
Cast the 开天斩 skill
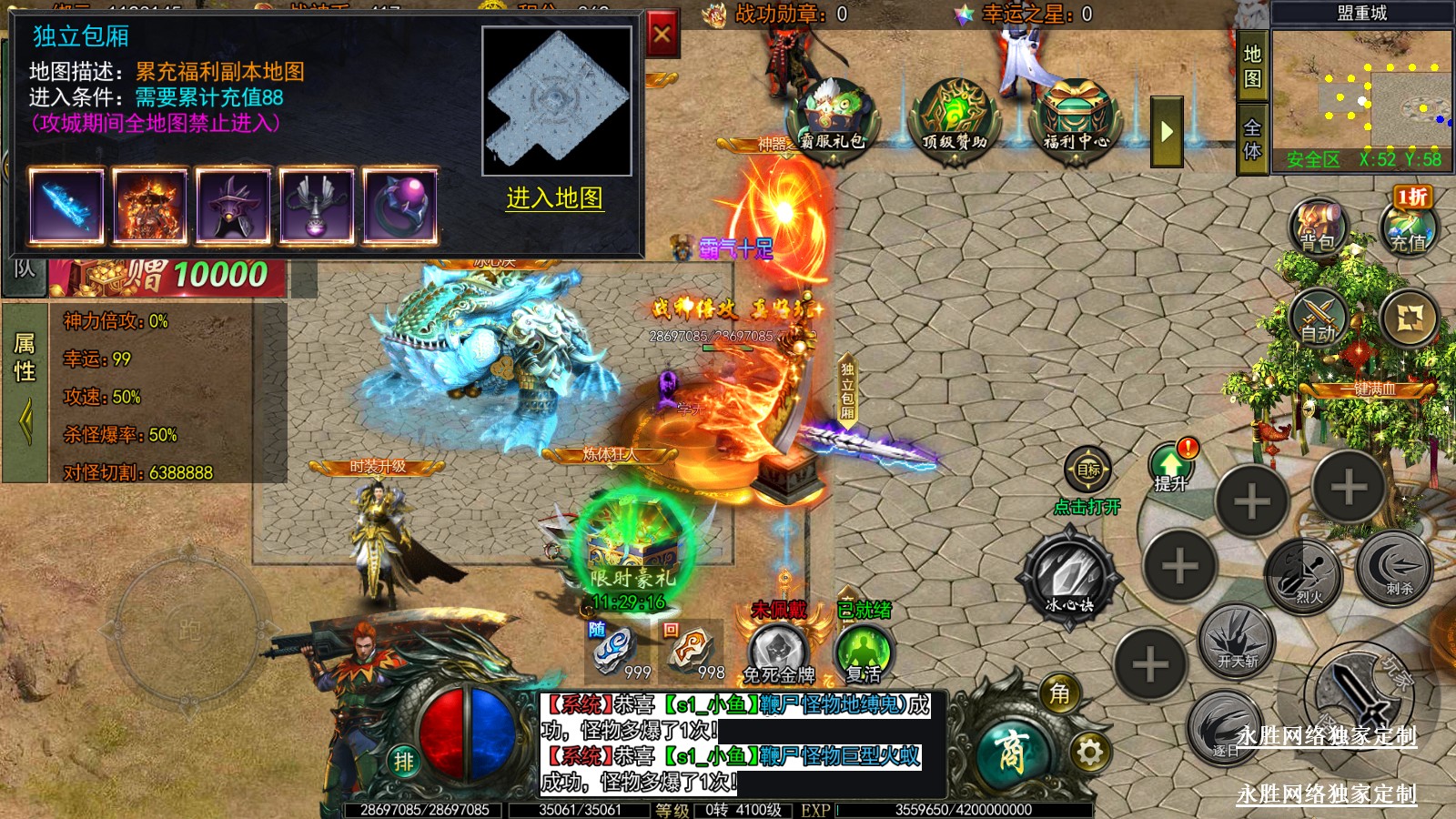click(1237, 639)
